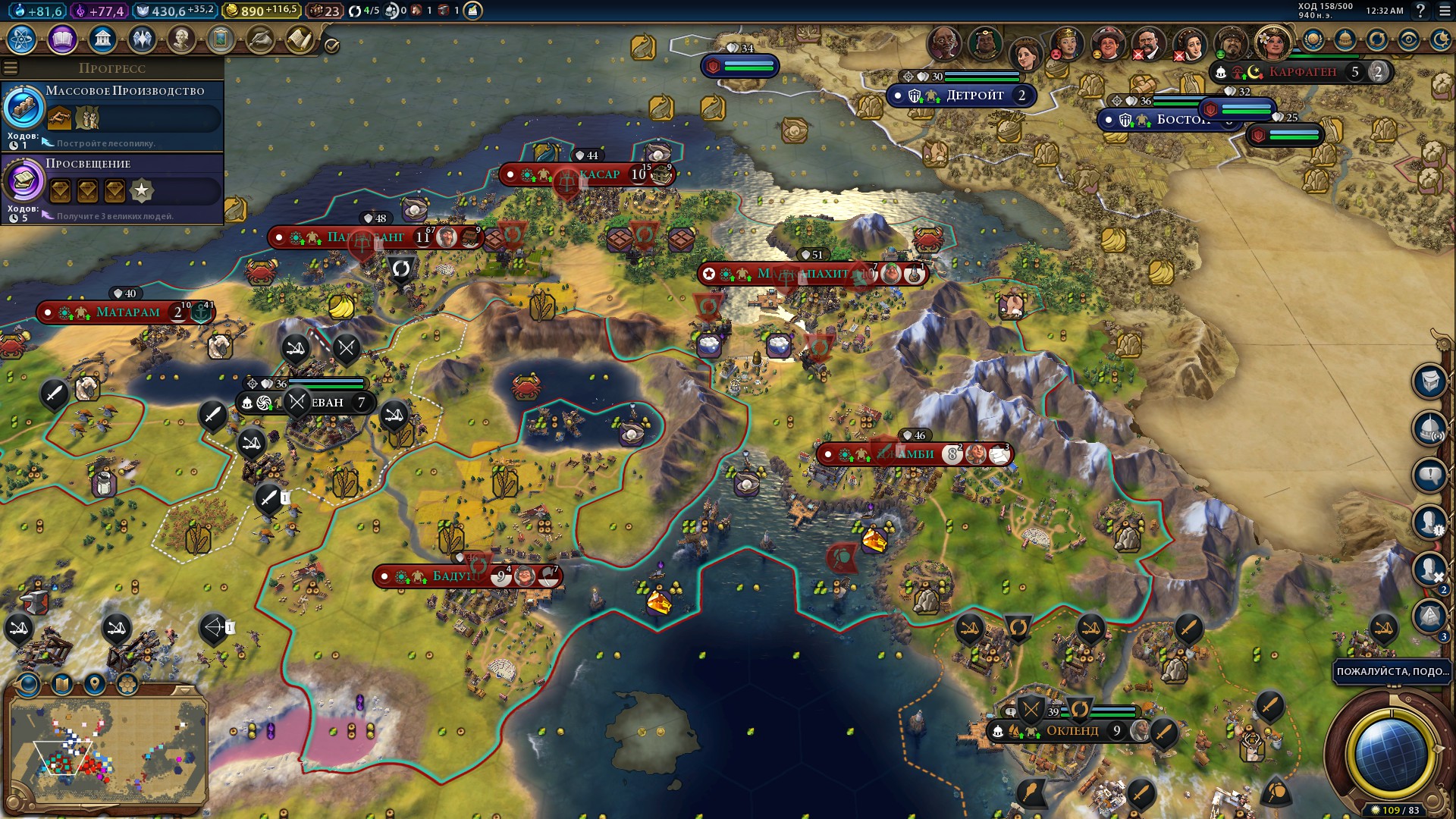This screenshot has width=1456, height=819.
Task: Open great works painting icon
Action: (x=221, y=39)
